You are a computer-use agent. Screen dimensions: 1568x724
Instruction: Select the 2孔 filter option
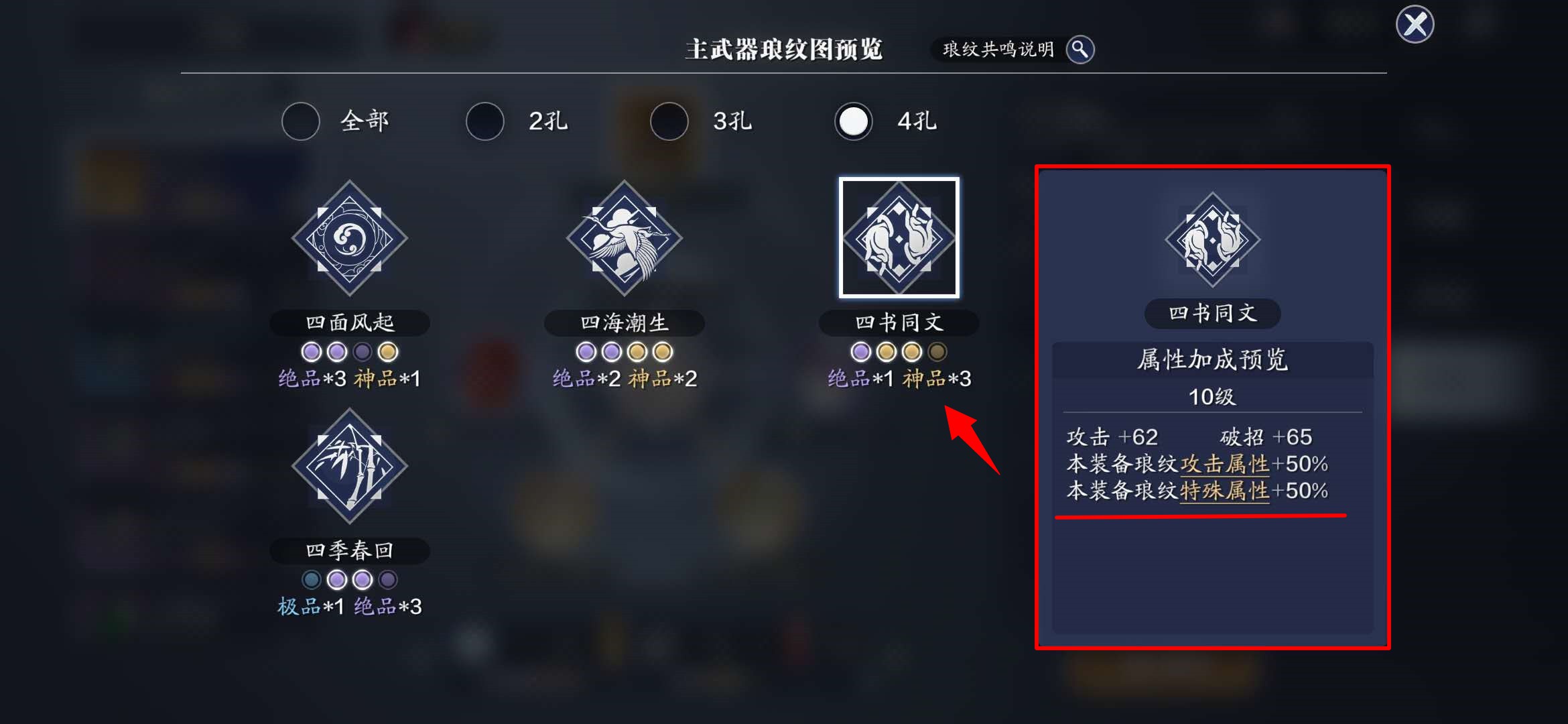[484, 121]
